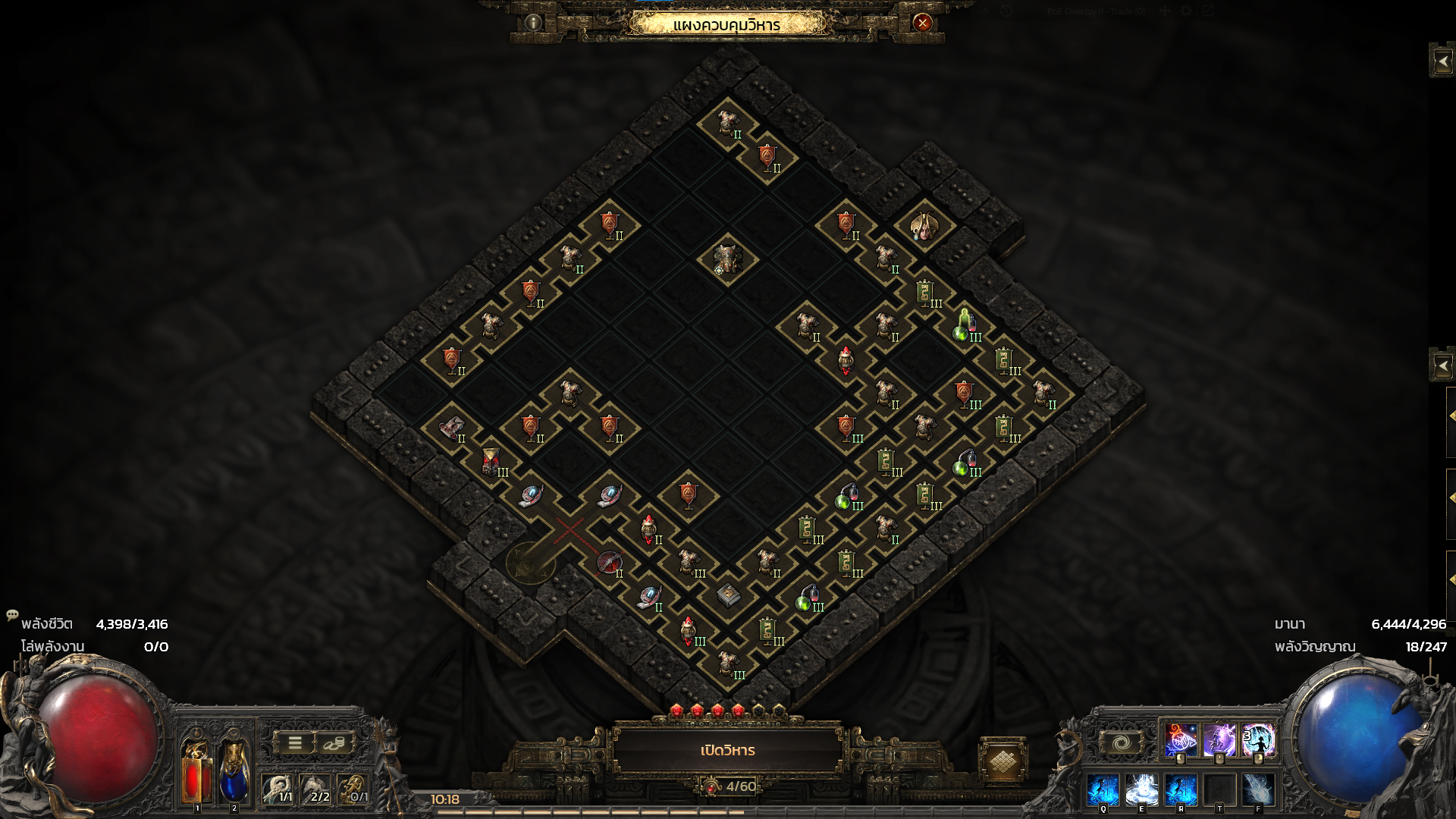Activate the purple lightning figure skill
Viewport: 1456px width, 819px height.
[1219, 741]
